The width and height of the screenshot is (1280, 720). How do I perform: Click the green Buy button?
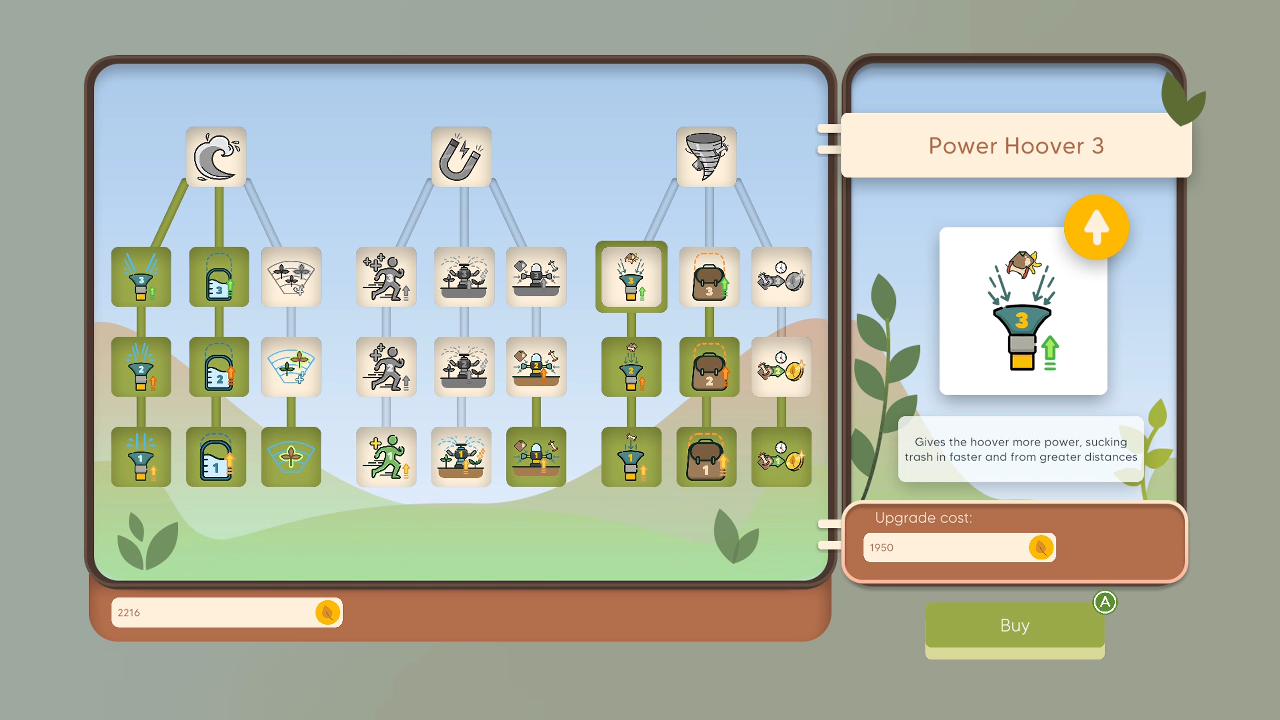(x=1014, y=625)
